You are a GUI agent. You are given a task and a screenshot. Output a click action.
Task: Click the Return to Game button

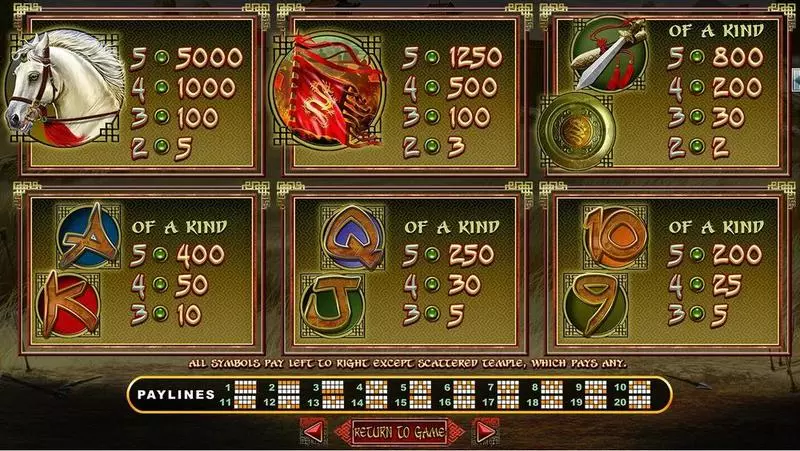tap(400, 431)
